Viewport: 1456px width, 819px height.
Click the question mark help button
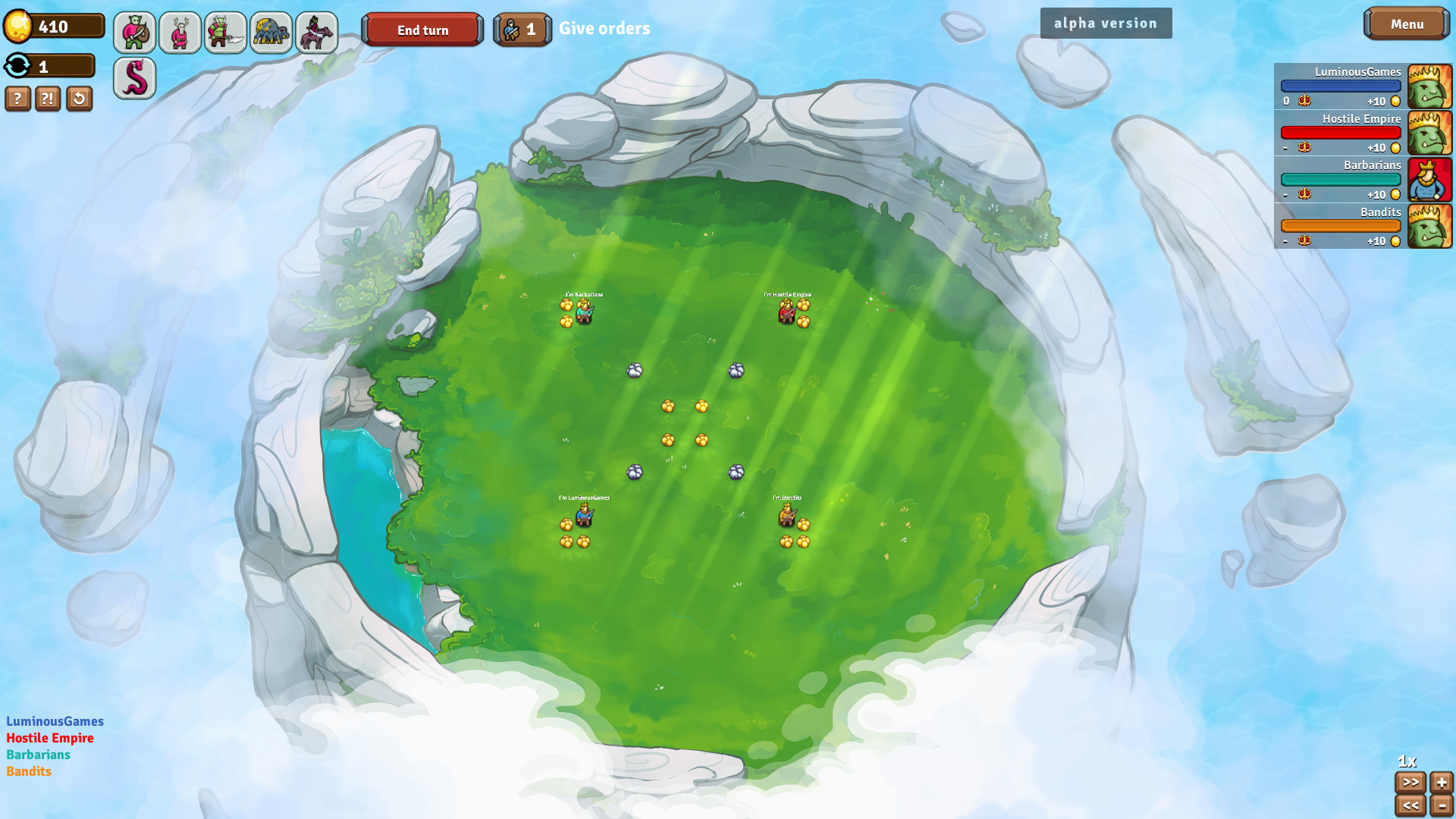17,99
